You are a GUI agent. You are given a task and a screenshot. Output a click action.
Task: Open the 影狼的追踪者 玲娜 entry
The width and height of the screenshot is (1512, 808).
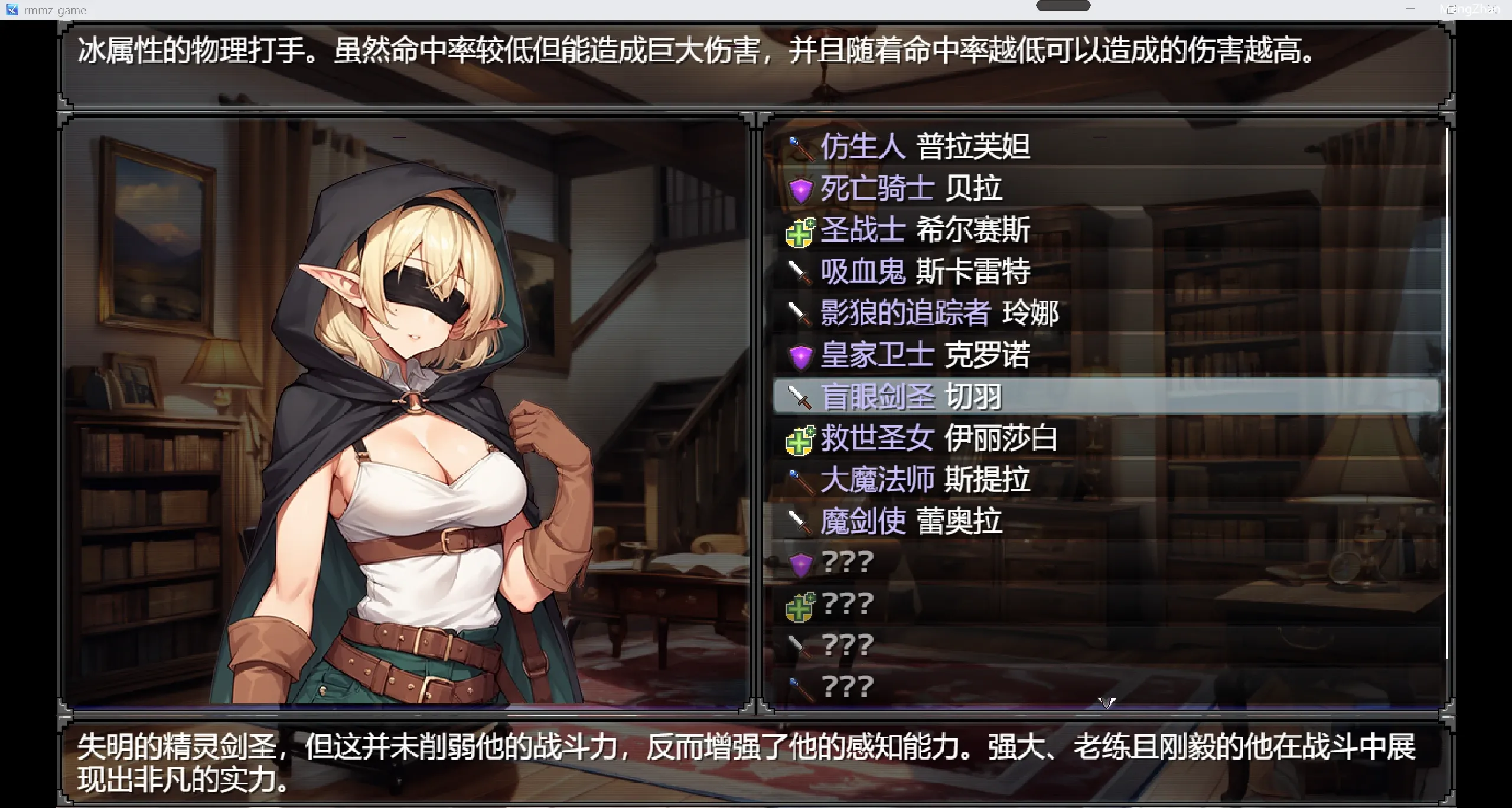(x=939, y=313)
